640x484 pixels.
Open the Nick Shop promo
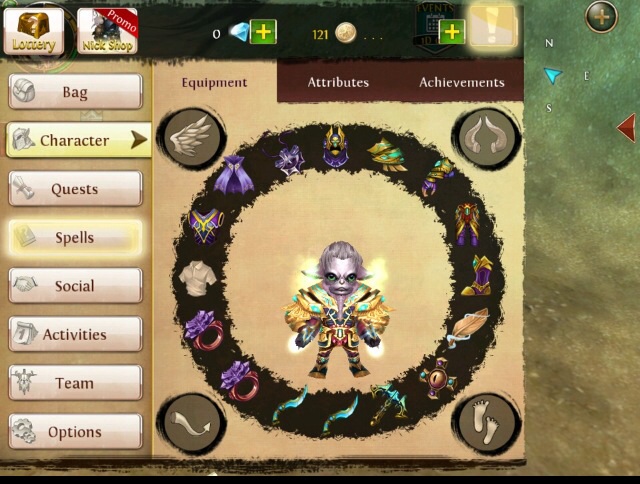(x=107, y=31)
